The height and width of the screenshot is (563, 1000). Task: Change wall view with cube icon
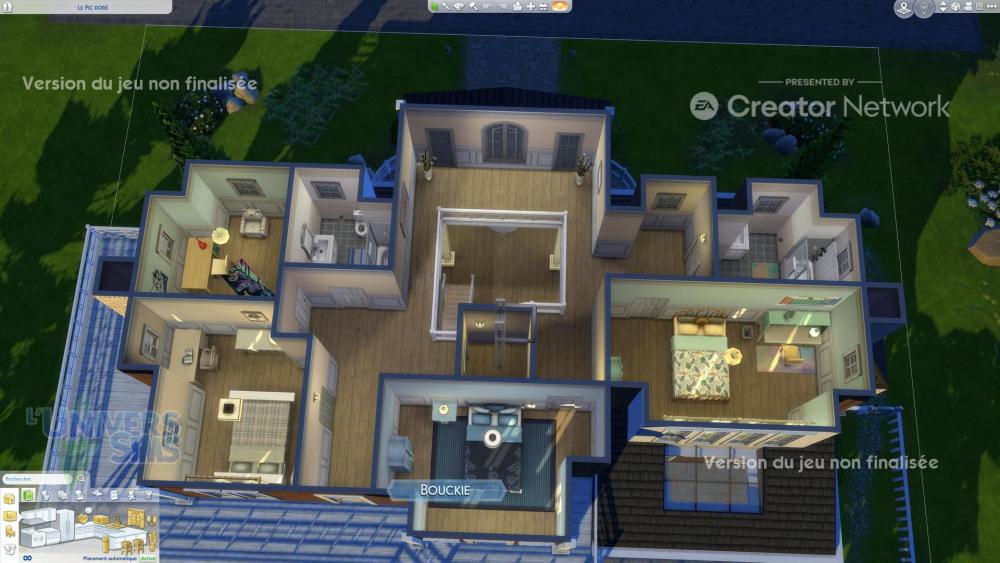click(954, 8)
